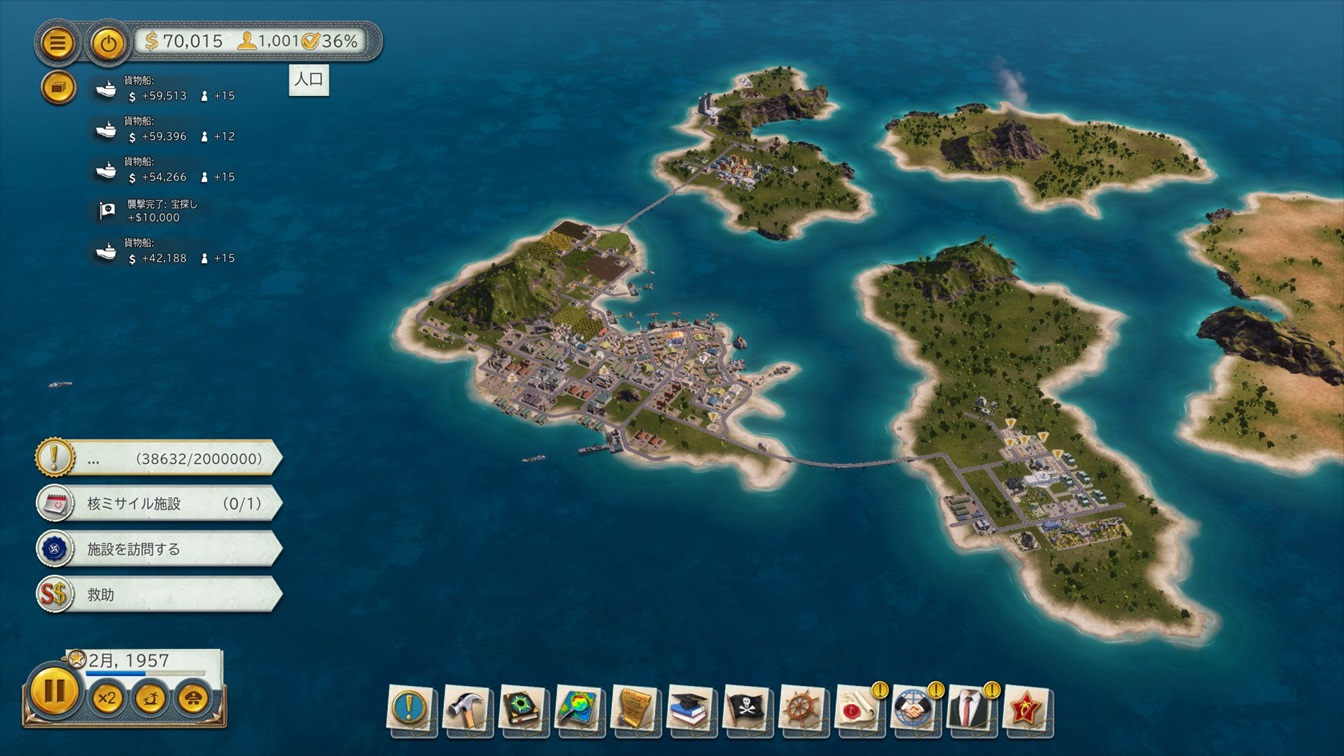This screenshot has width=1344, height=756.
Task: Open the 救助 bailout task
Action: 160,594
